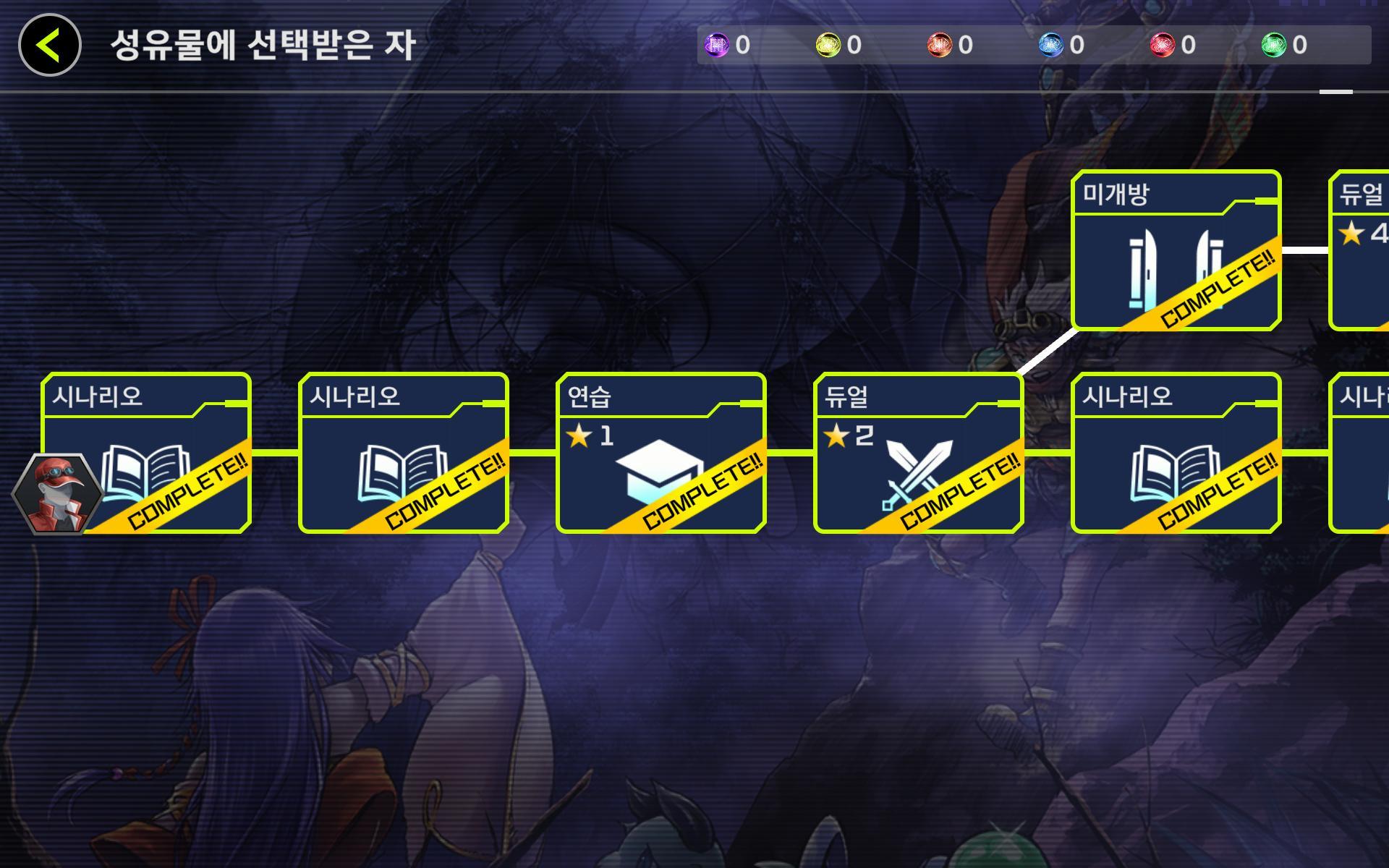Screen dimensions: 1389x868
Task: Select the blue water orb currency icon
Action: click(1053, 45)
